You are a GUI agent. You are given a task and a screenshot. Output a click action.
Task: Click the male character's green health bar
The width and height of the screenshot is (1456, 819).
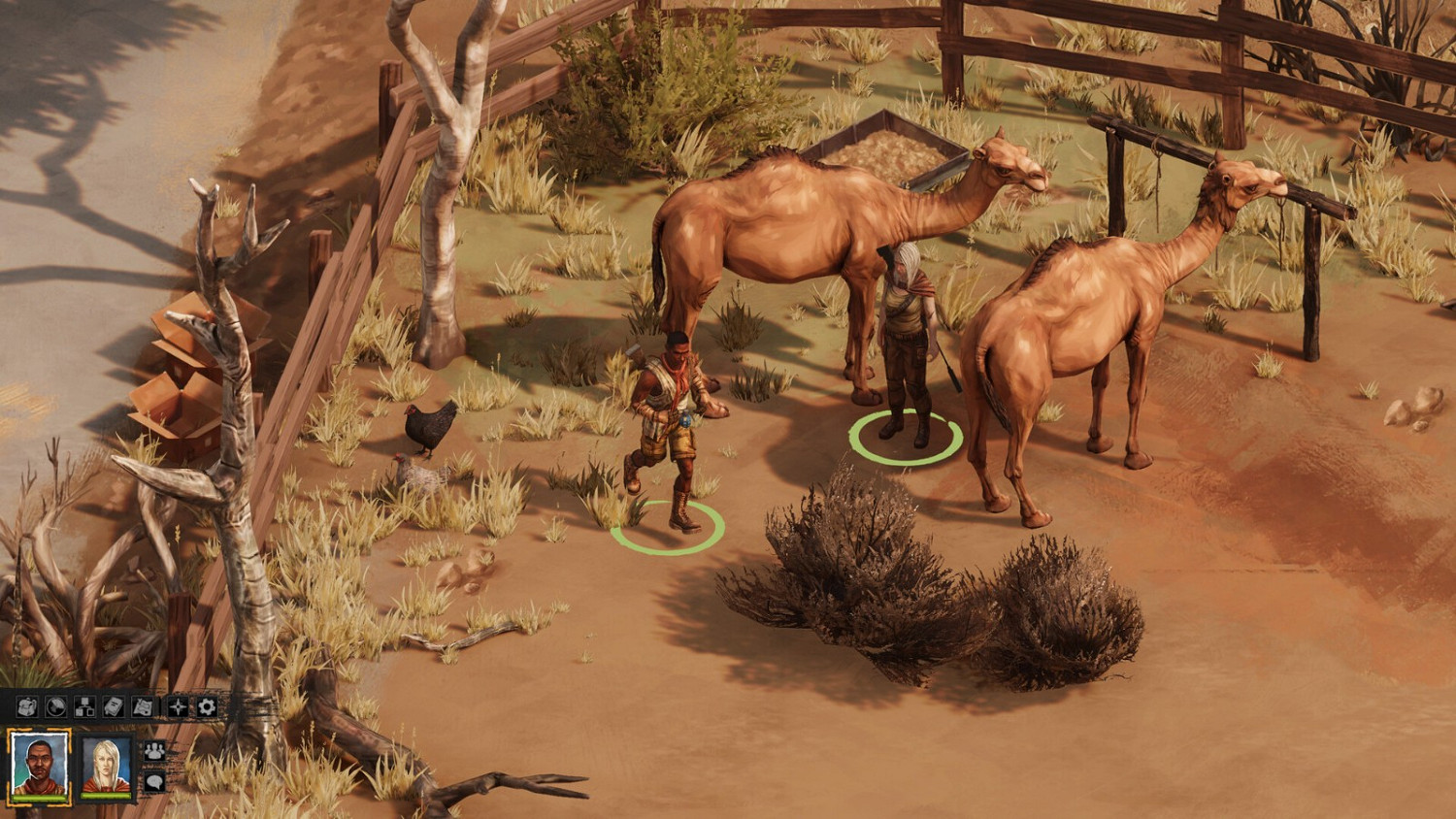pos(39,797)
